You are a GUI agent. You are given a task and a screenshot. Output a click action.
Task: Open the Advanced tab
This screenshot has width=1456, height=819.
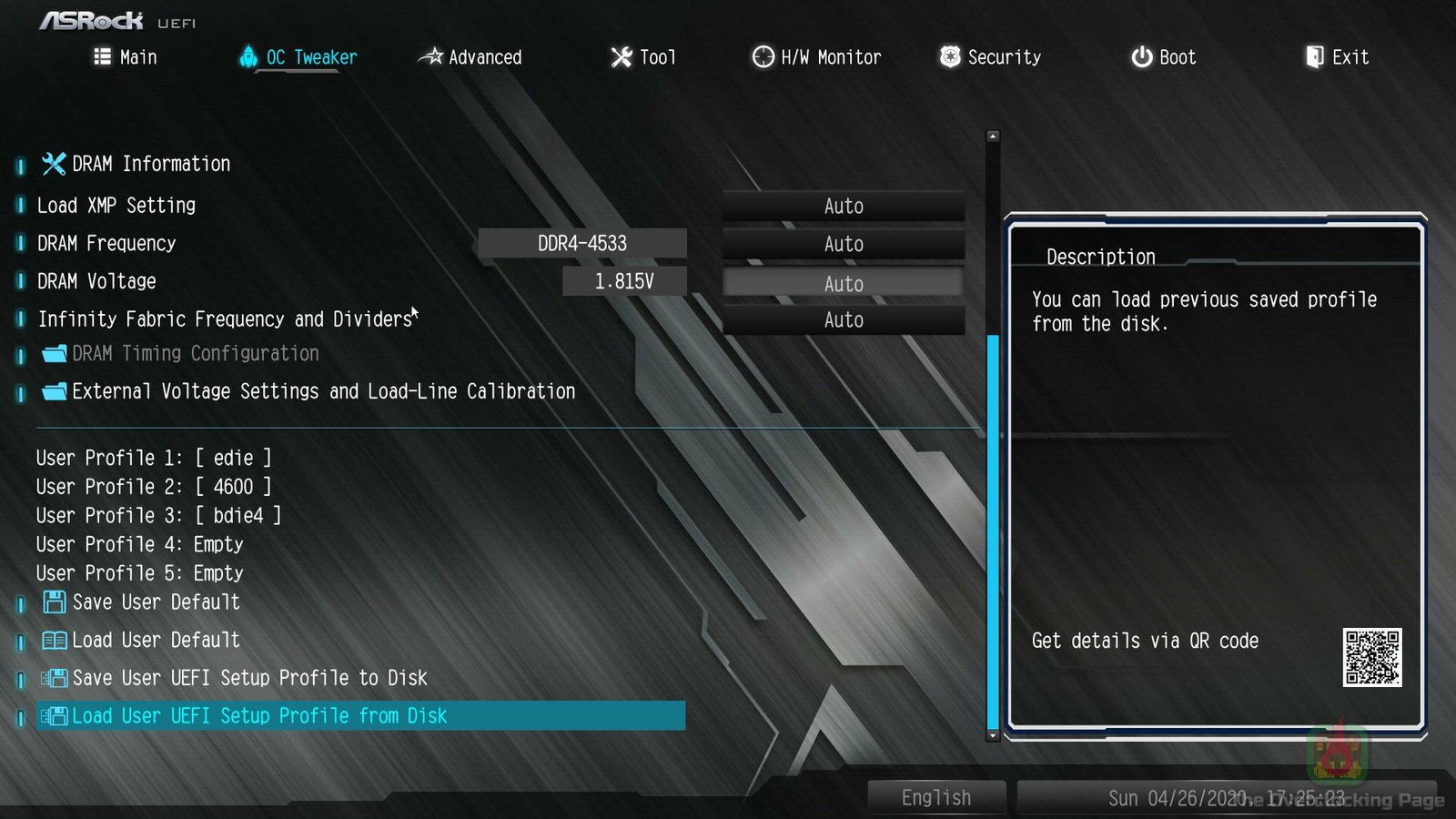coord(470,57)
